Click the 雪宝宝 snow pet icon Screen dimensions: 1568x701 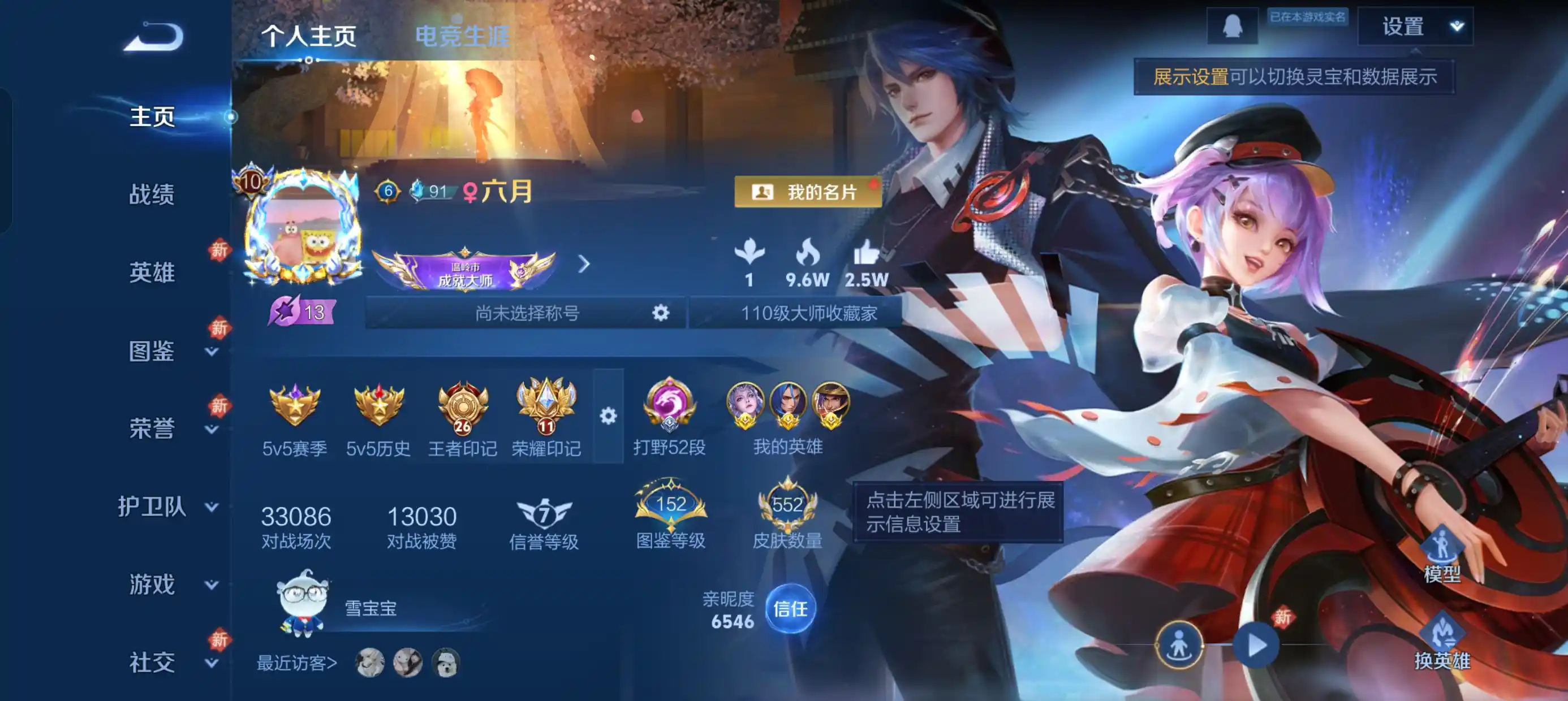(x=301, y=603)
